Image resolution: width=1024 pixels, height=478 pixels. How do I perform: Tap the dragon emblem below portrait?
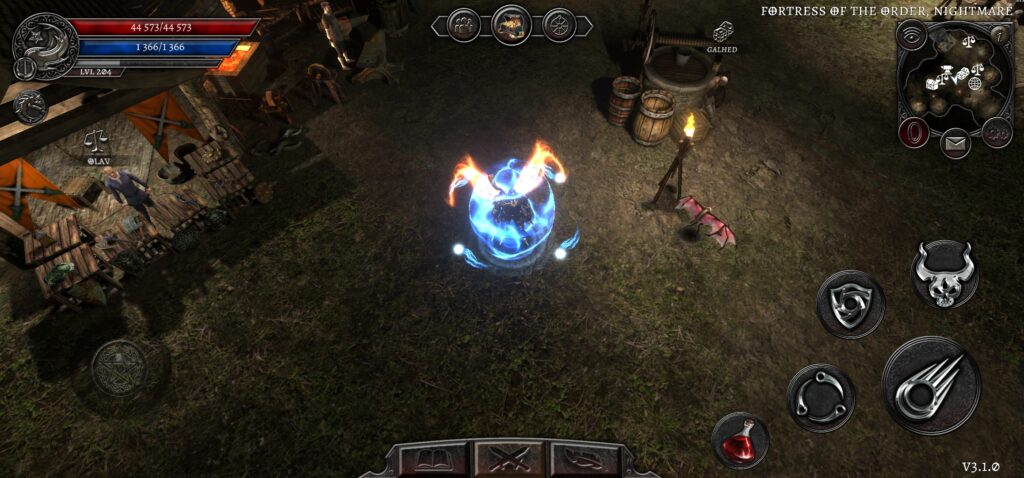pyautogui.click(x=29, y=106)
